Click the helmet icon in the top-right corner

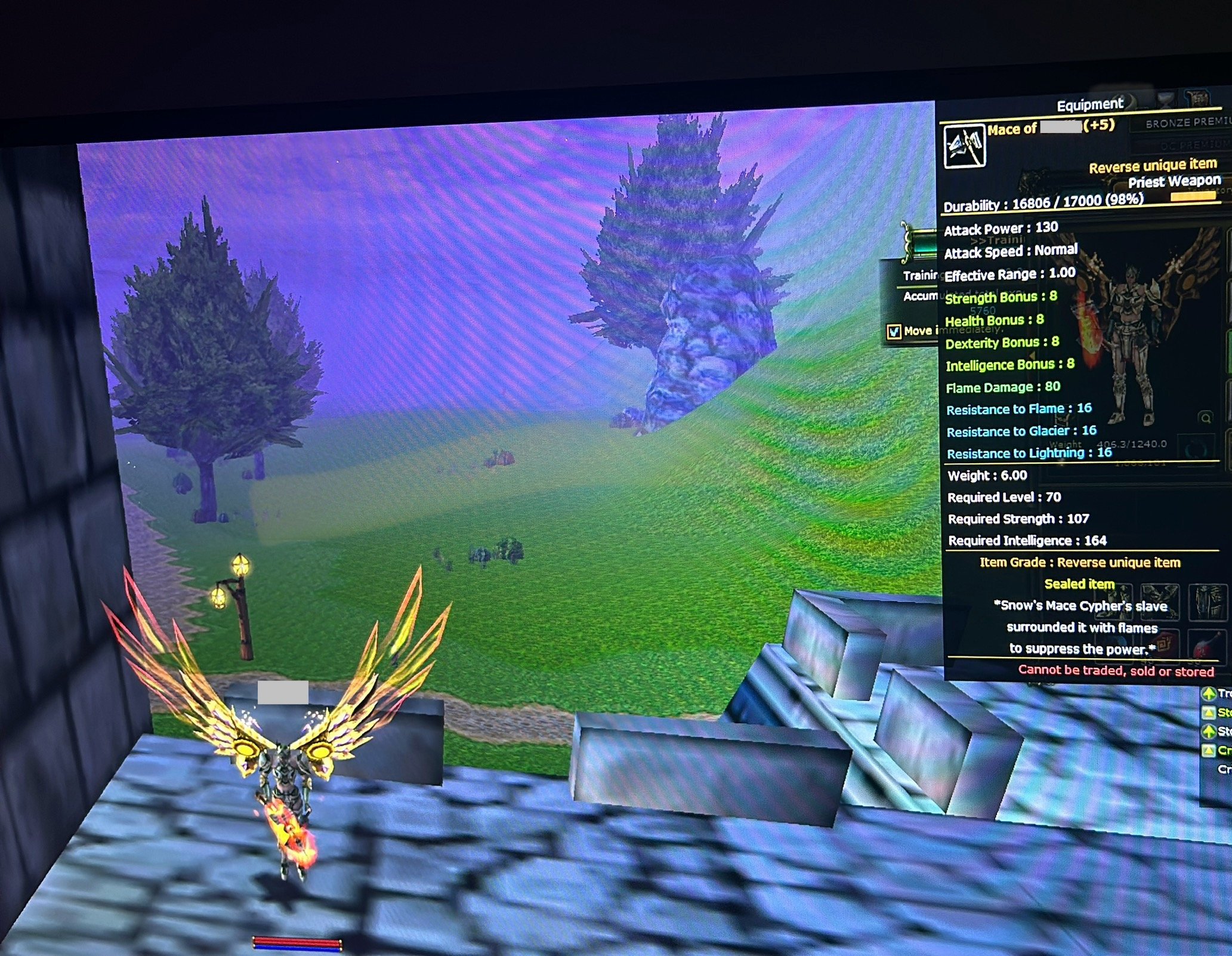tap(1197, 97)
